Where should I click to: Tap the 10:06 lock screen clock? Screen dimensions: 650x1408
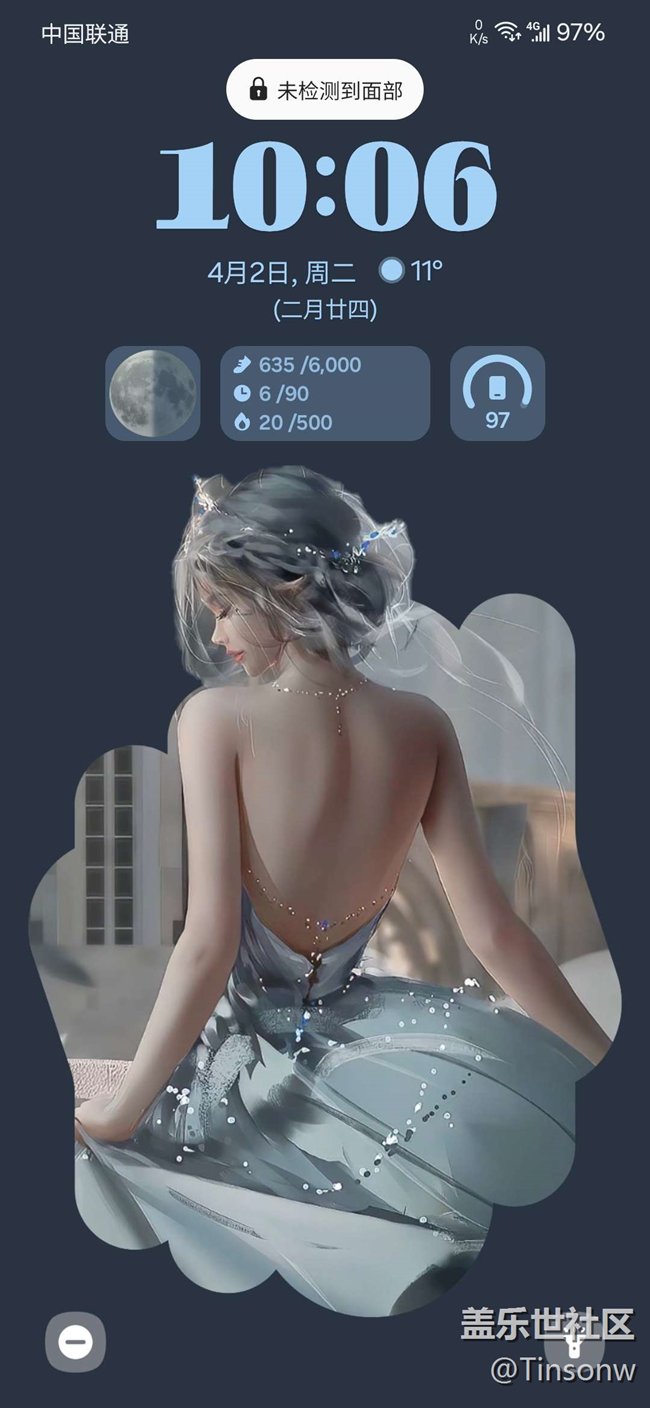(325, 187)
